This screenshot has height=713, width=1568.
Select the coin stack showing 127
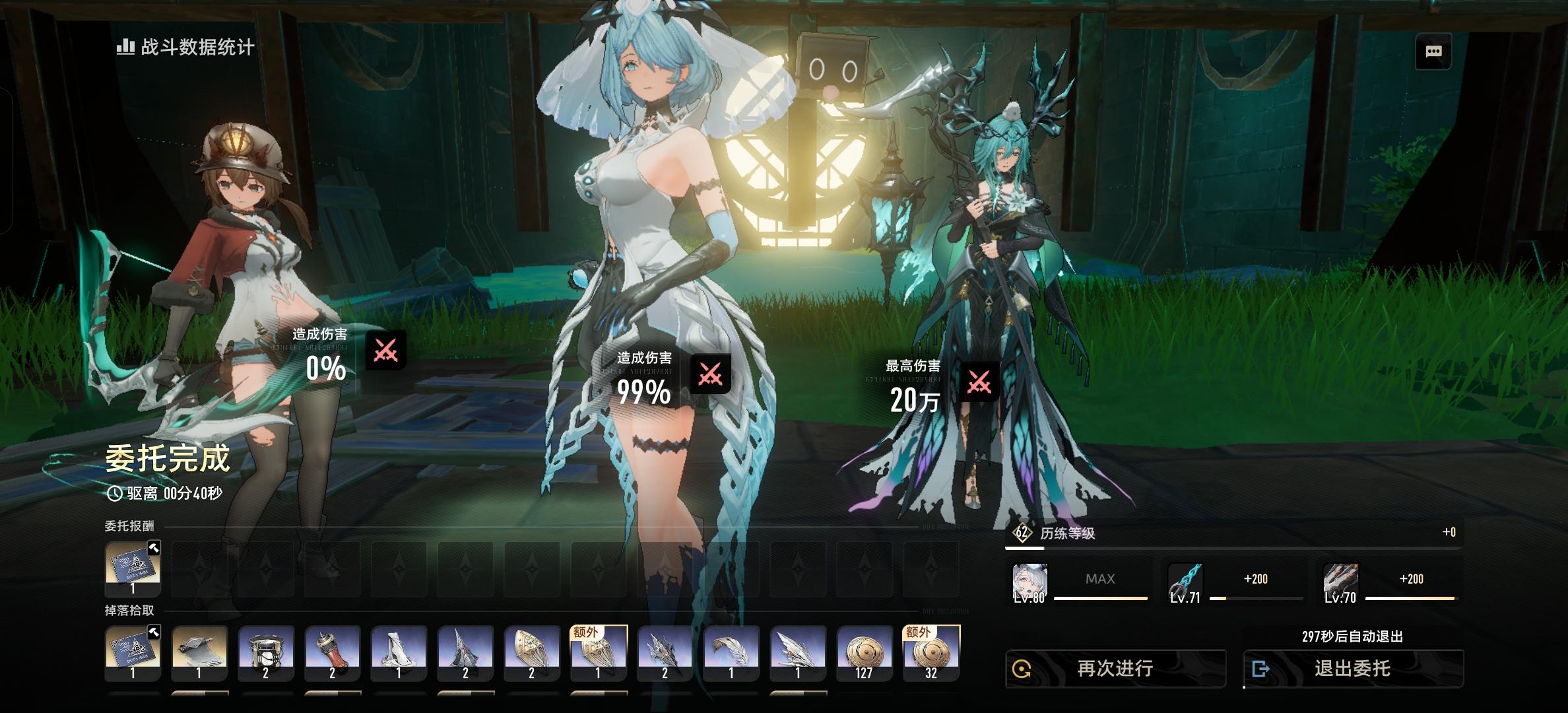(x=865, y=654)
